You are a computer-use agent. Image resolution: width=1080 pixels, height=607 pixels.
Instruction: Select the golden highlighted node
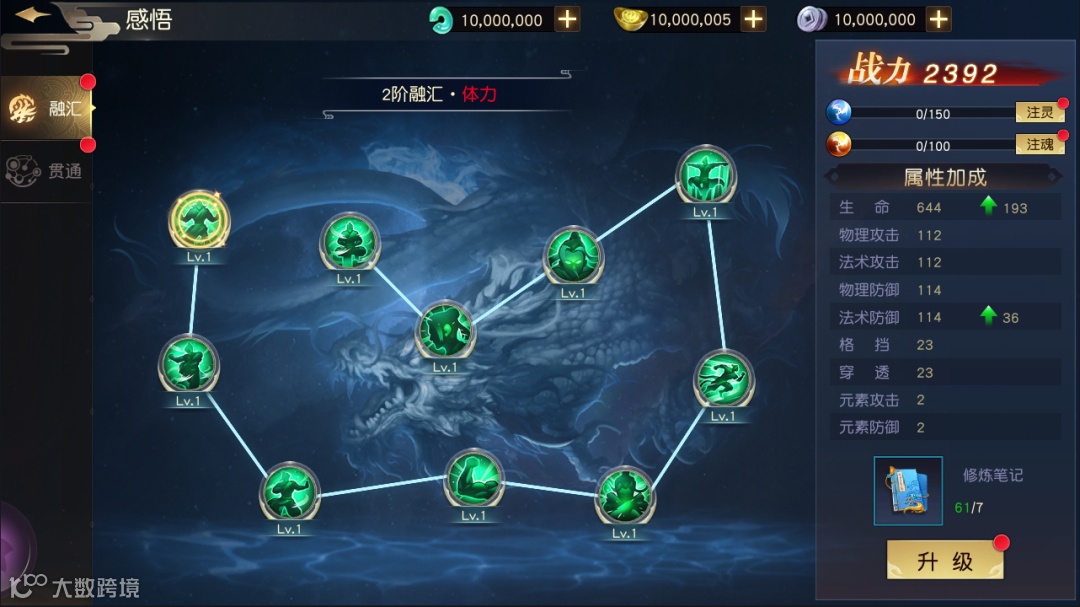click(x=199, y=217)
